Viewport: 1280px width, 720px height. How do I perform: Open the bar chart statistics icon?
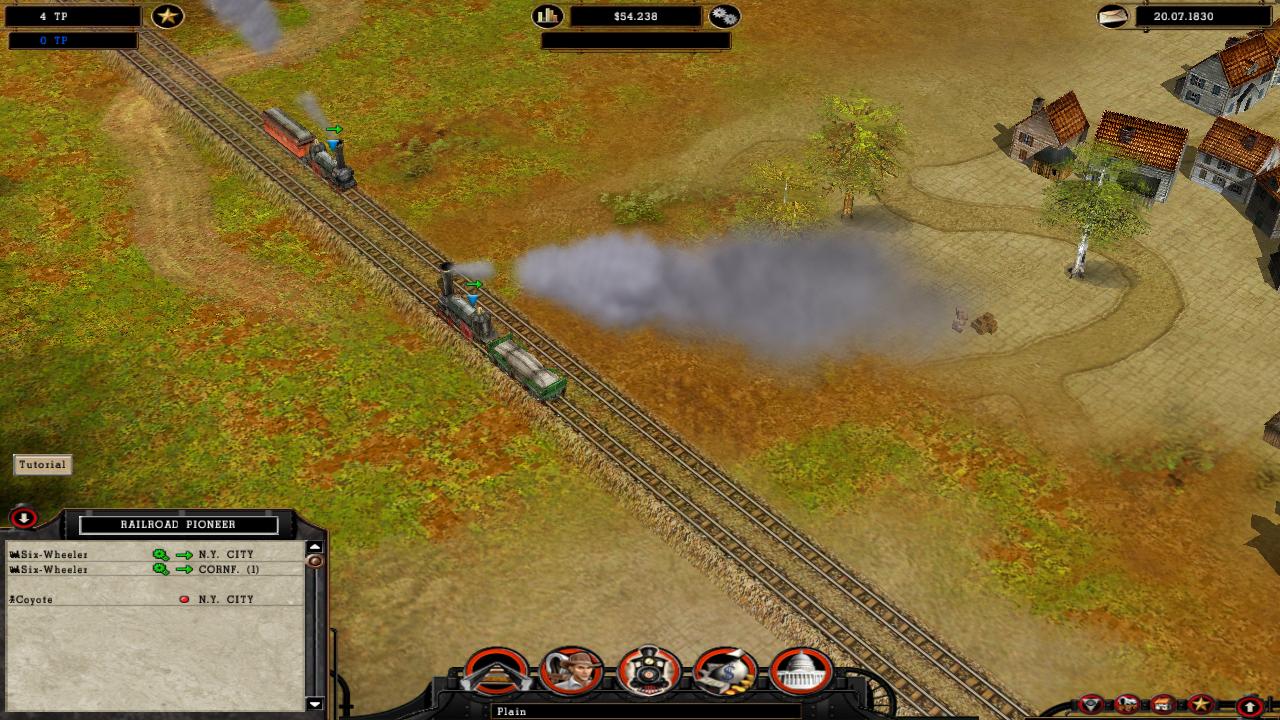[548, 16]
